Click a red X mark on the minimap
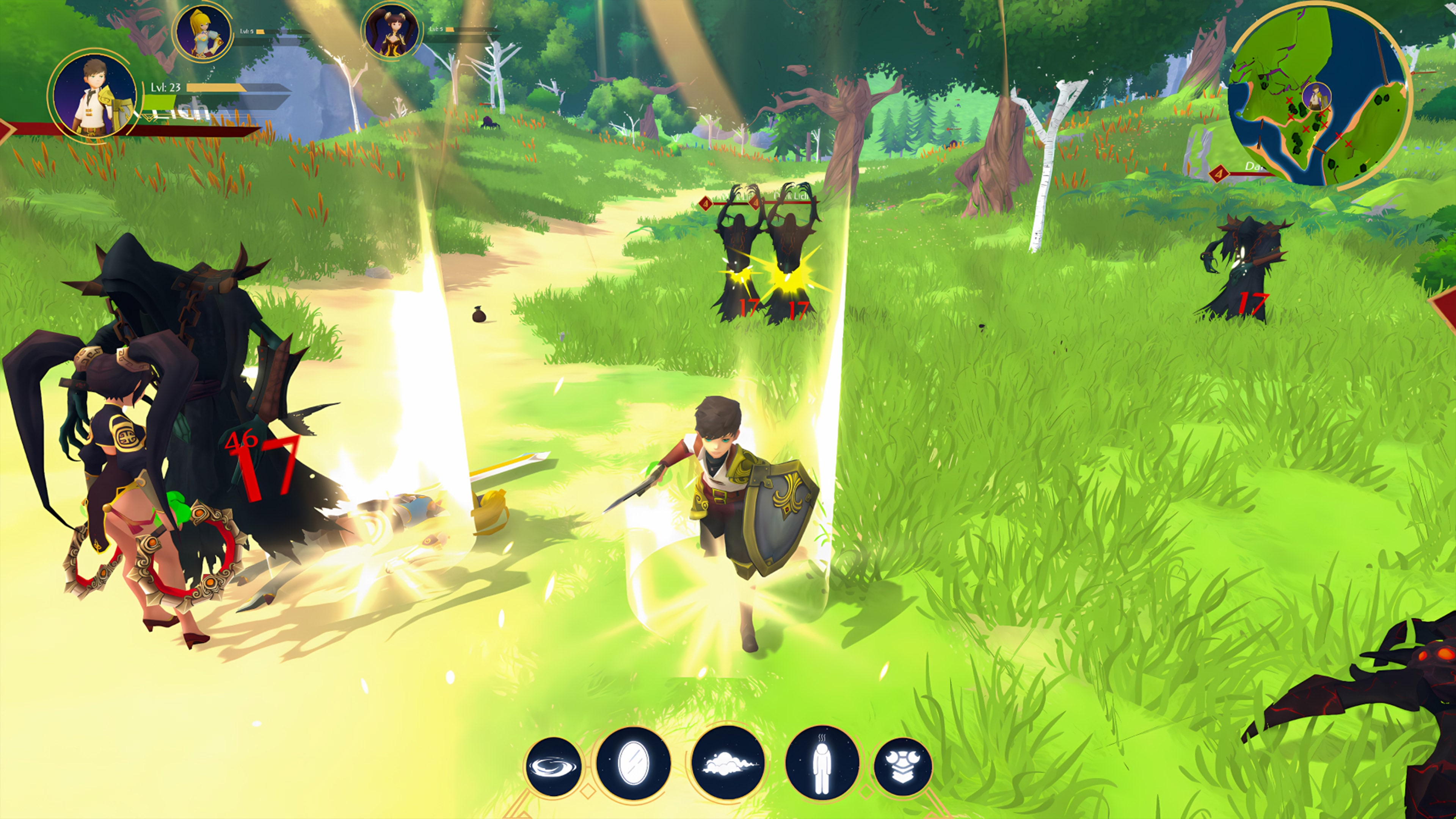The height and width of the screenshot is (819, 1456). tap(1290, 100)
